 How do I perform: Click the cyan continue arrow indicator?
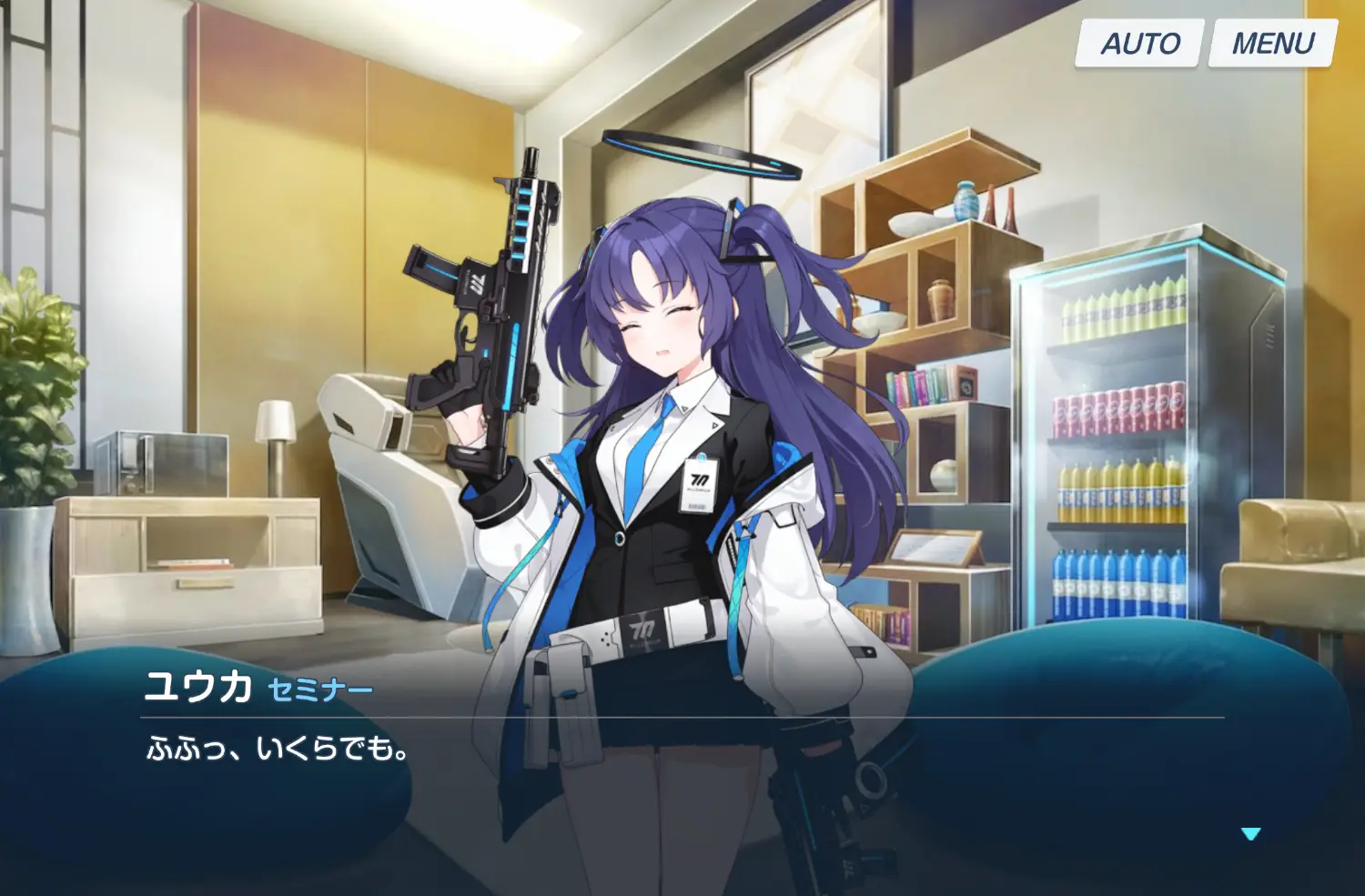[1251, 833]
